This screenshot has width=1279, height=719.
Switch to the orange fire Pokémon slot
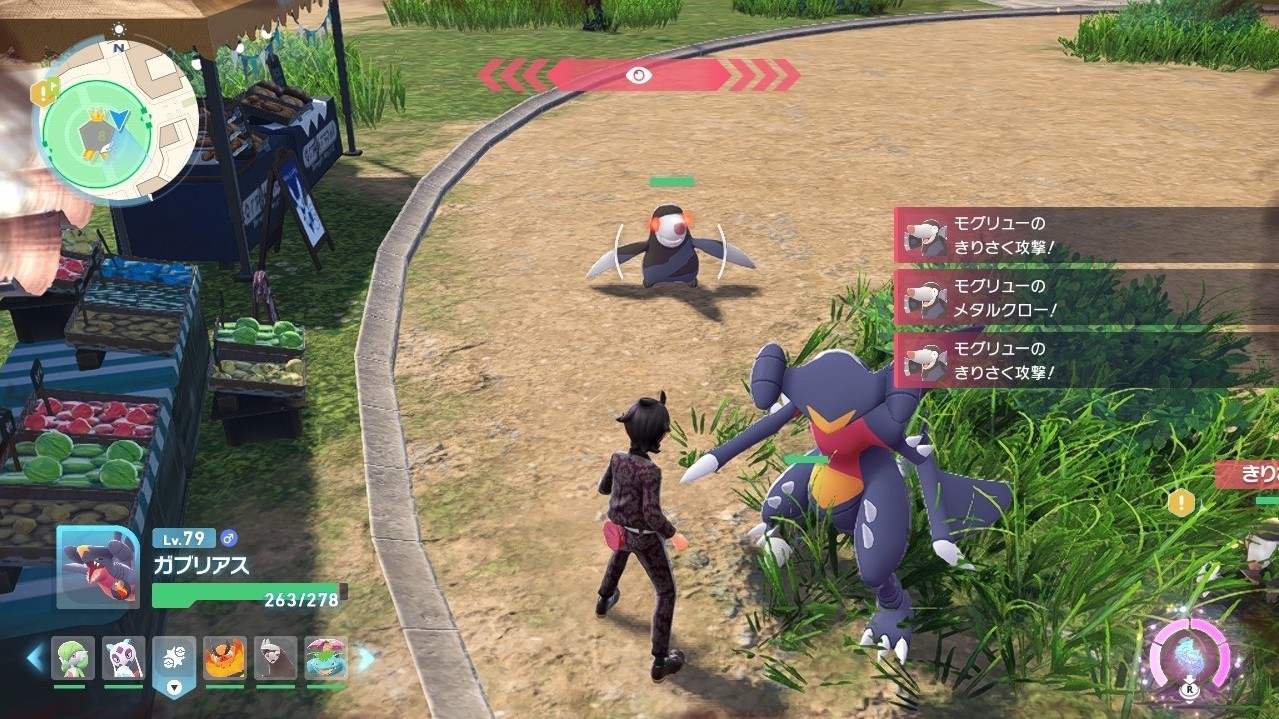224,658
